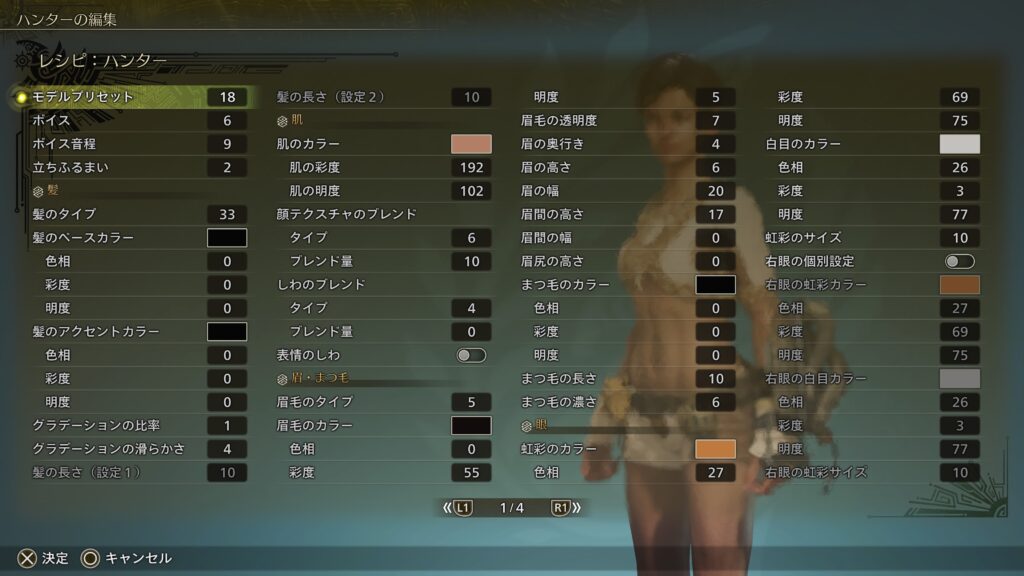Select the まつ毛の長さ row

pyautogui.click(x=625, y=379)
